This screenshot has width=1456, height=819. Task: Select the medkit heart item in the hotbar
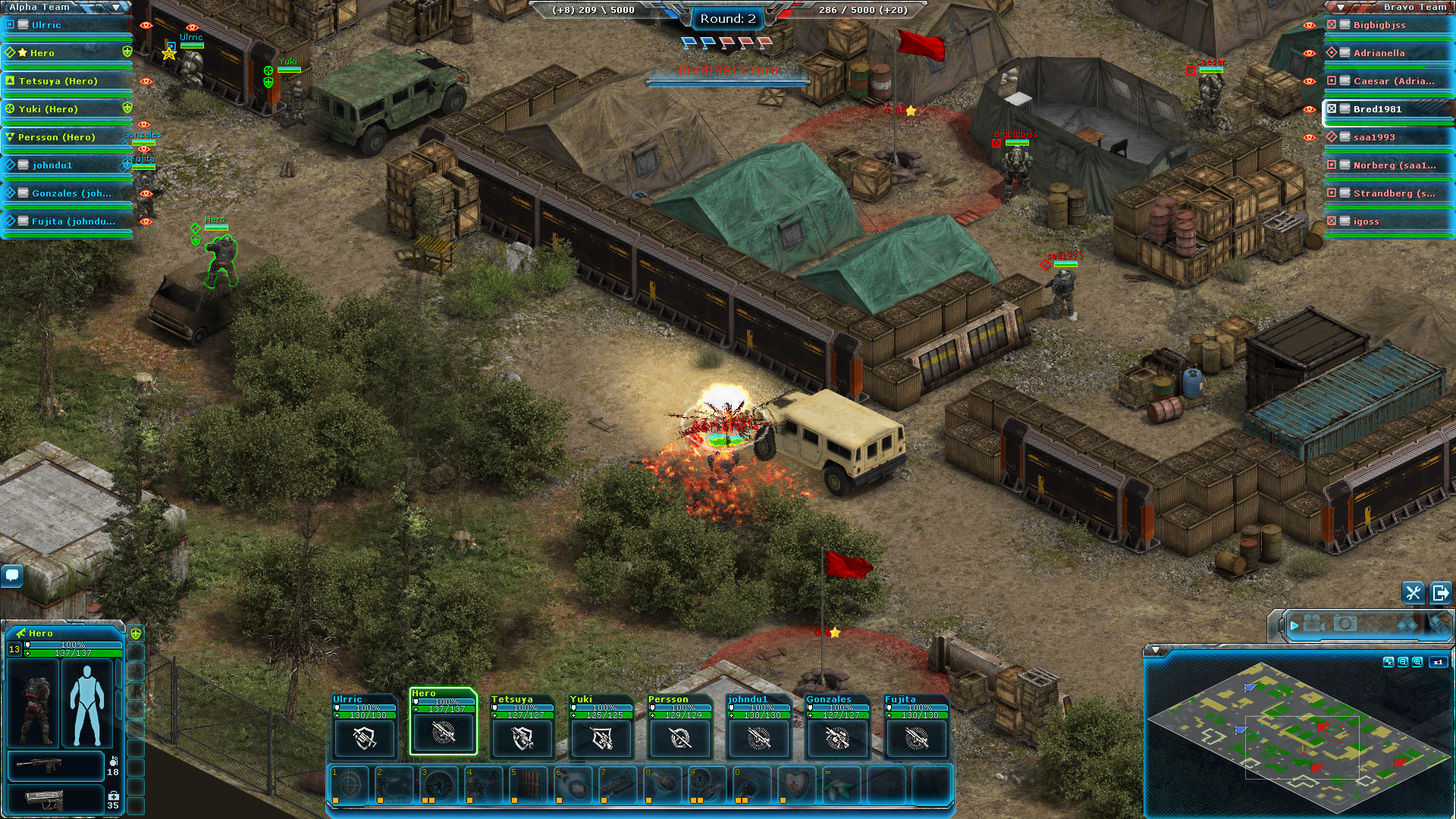[x=794, y=786]
